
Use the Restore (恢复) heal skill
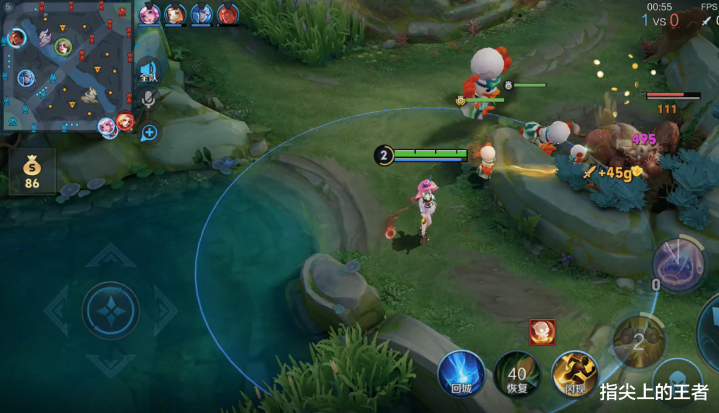pyautogui.click(x=517, y=375)
